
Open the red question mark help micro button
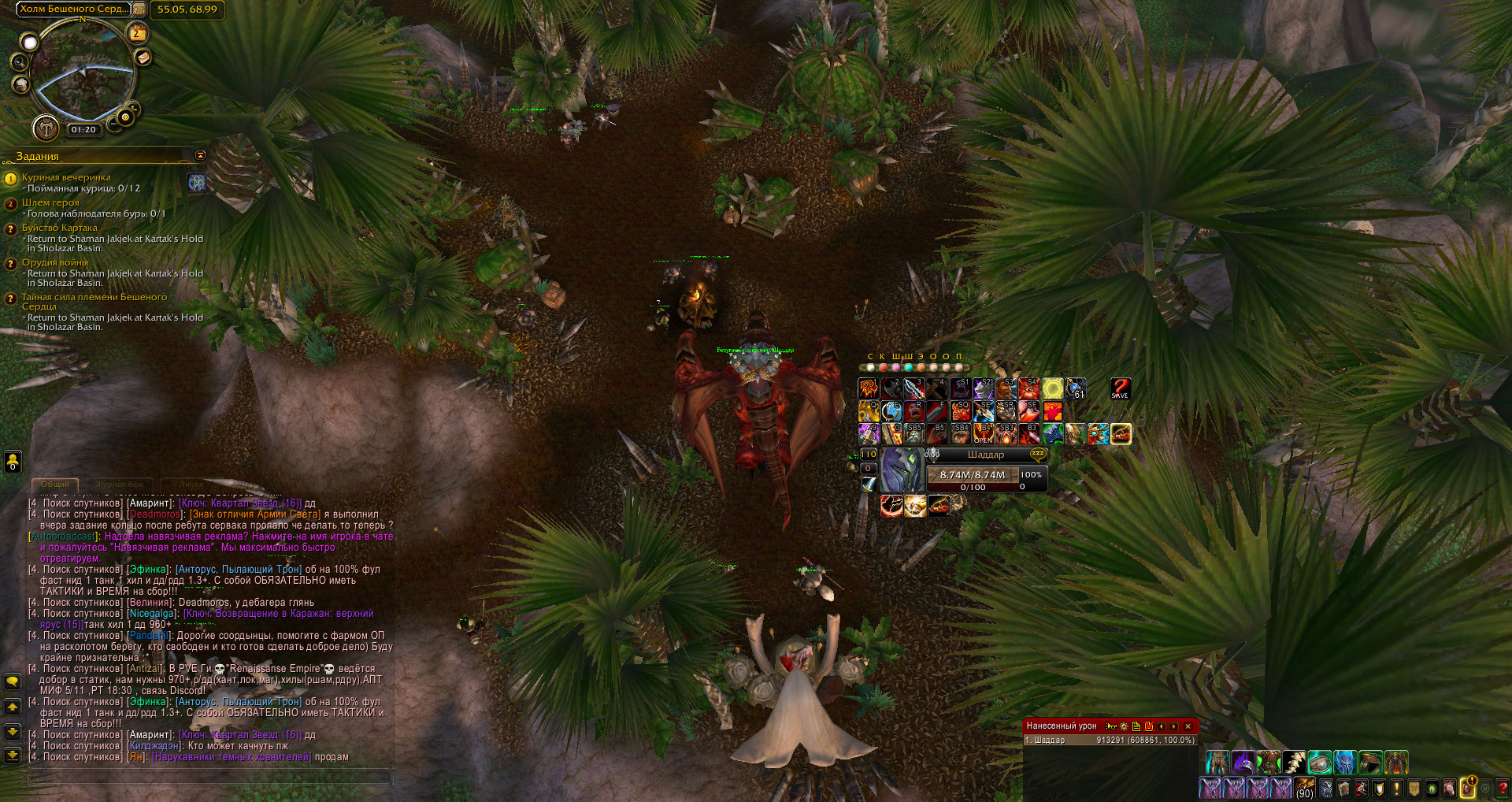[x=1502, y=787]
